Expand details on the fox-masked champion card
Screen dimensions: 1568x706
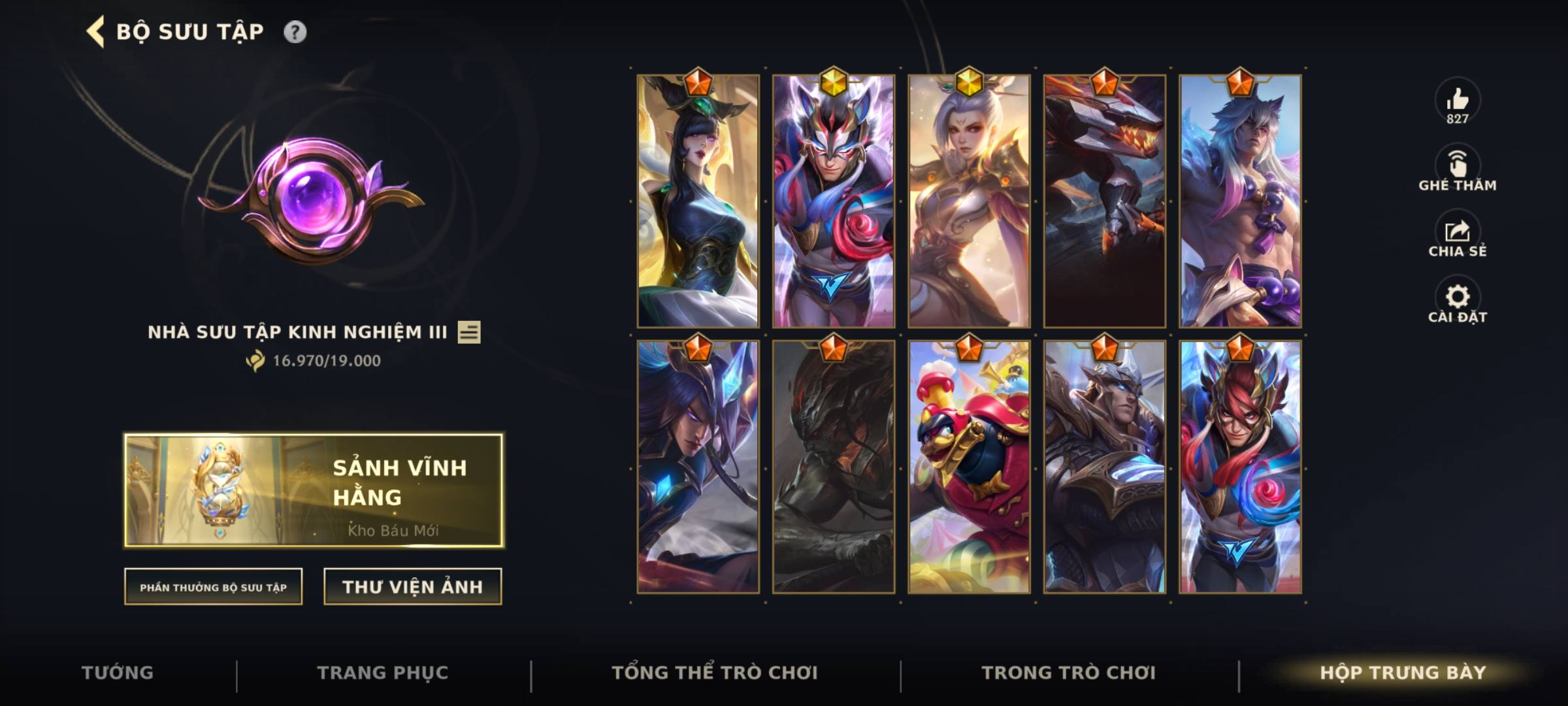(834, 196)
